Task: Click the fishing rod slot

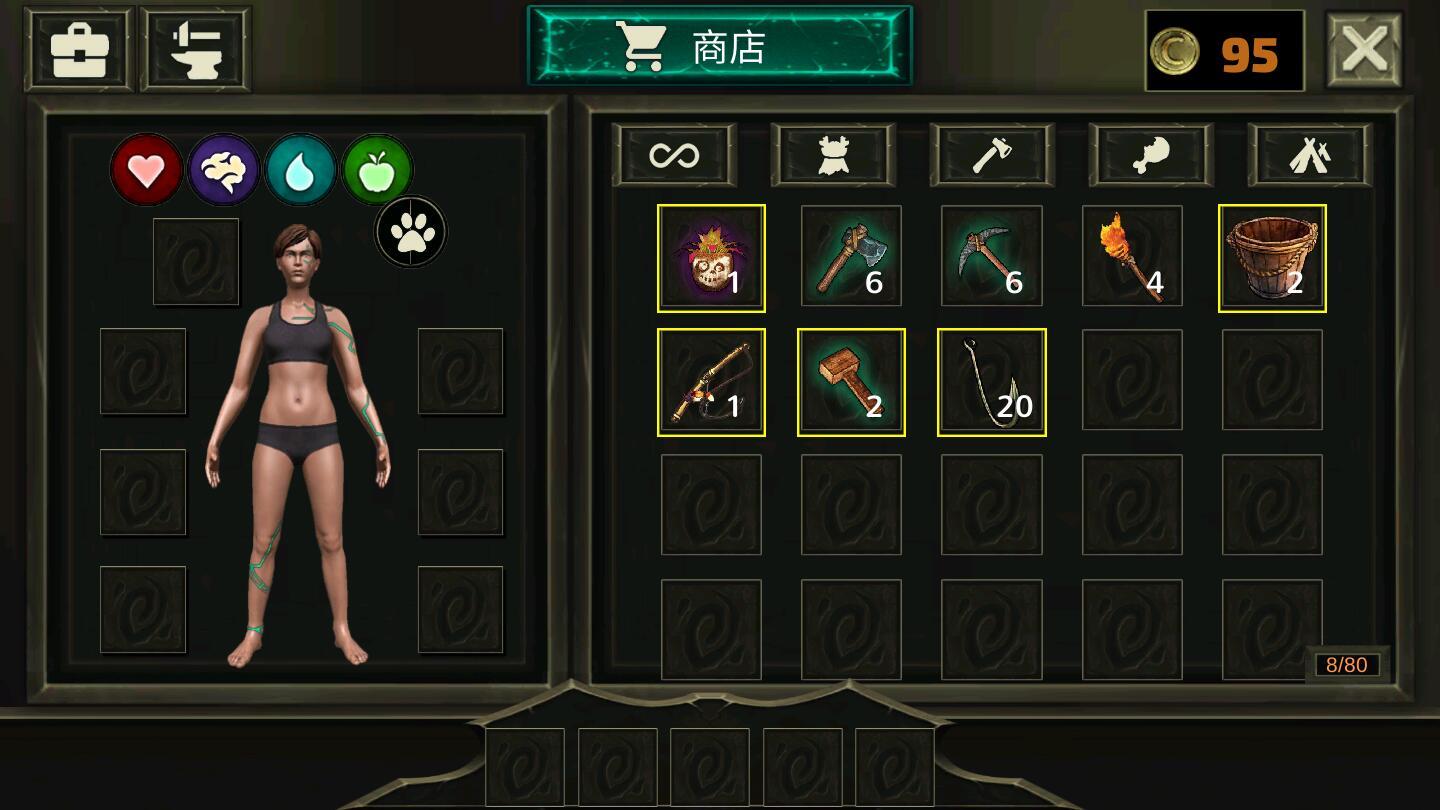Action: click(711, 382)
